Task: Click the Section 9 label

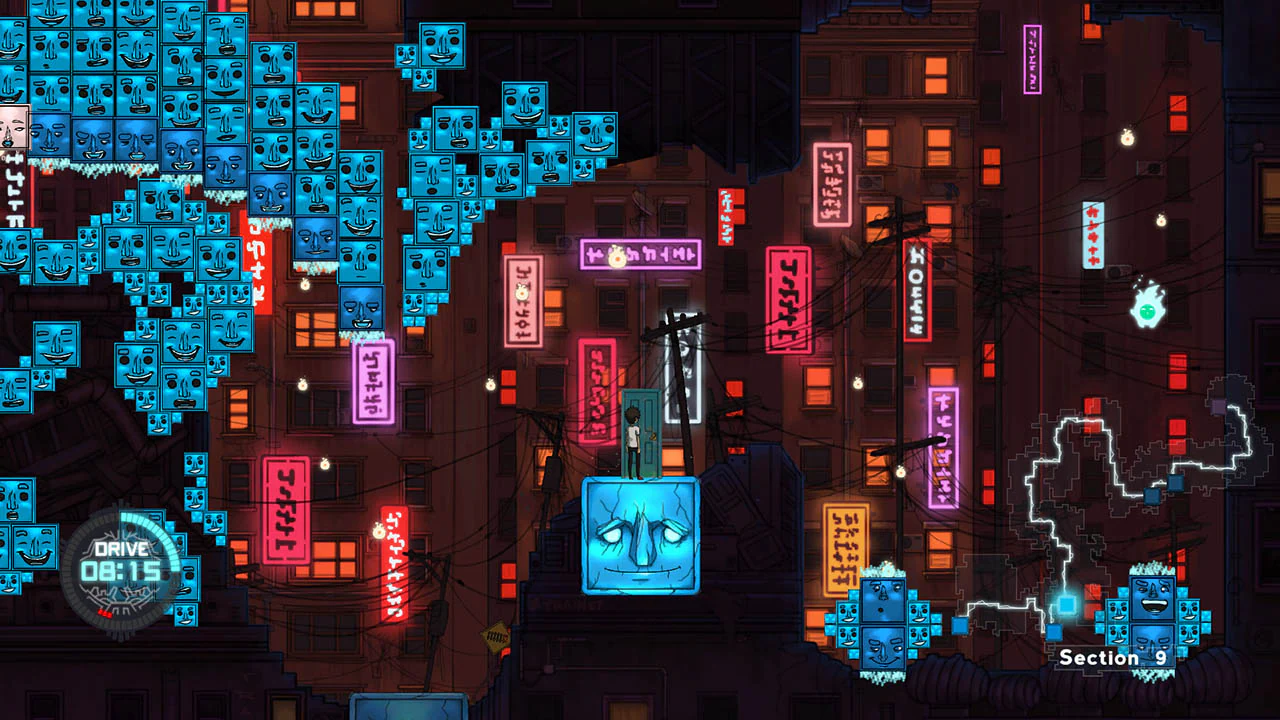Action: [1113, 658]
